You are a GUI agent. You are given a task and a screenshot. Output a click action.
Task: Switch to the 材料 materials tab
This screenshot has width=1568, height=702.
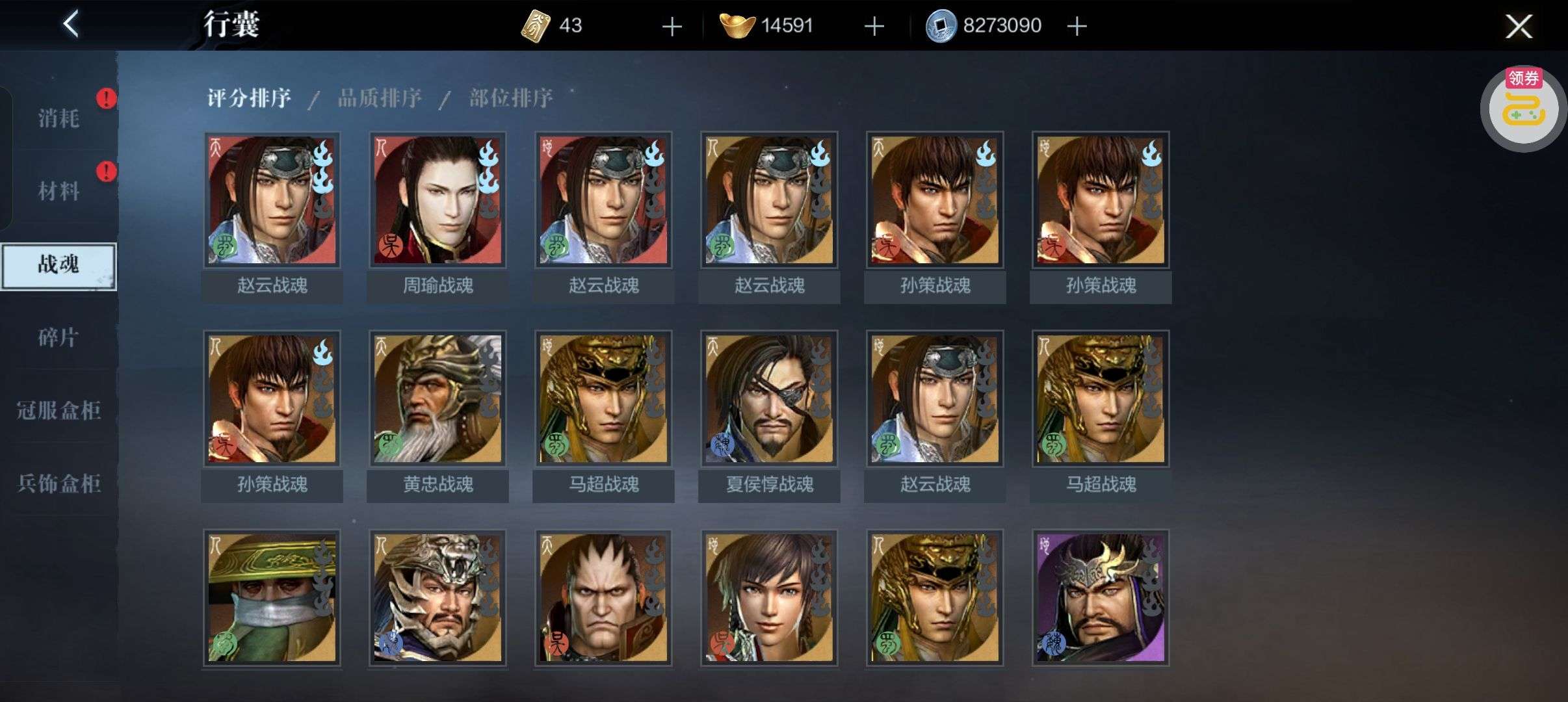[x=59, y=191]
